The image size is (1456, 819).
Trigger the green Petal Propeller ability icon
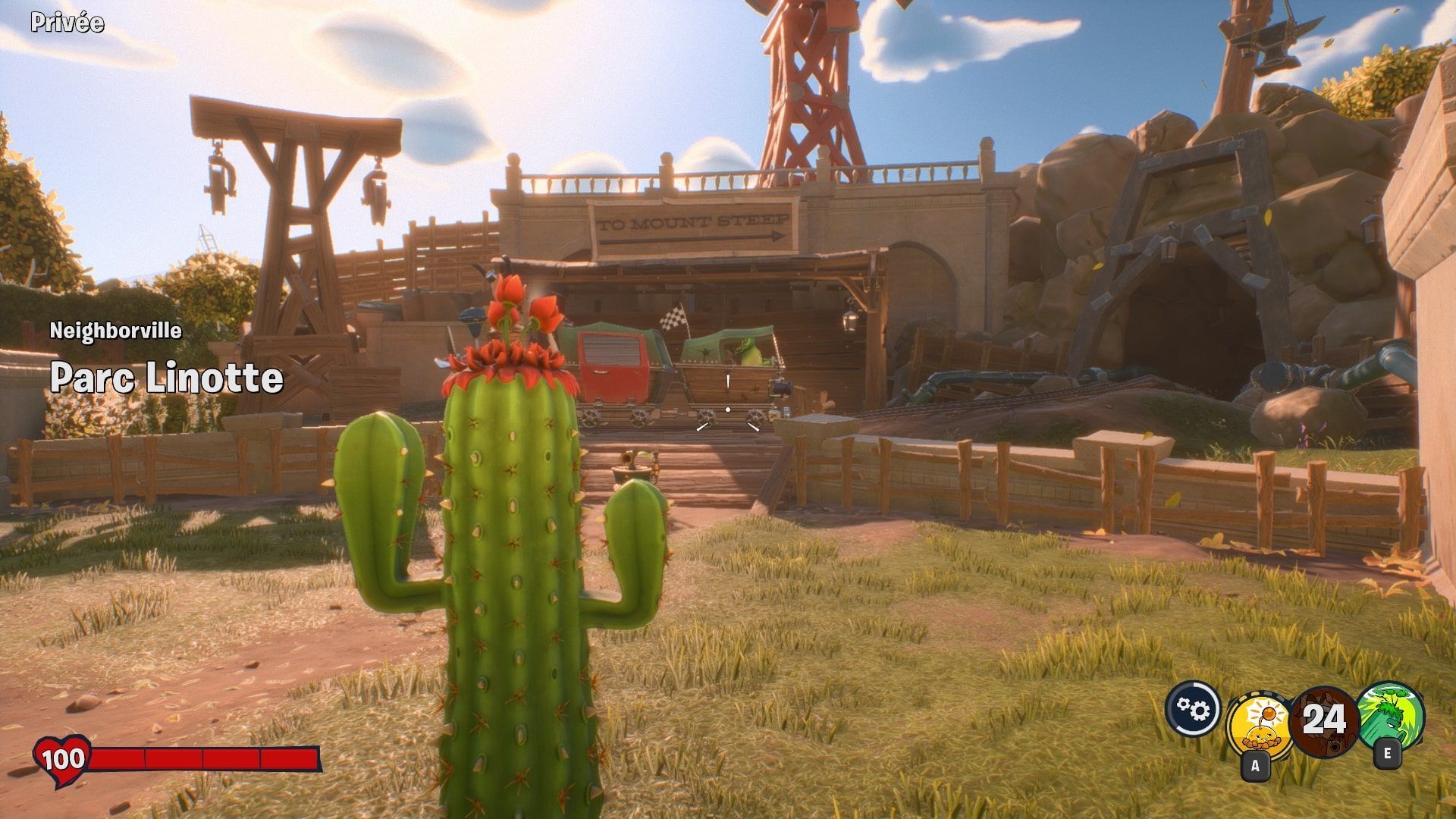1390,713
